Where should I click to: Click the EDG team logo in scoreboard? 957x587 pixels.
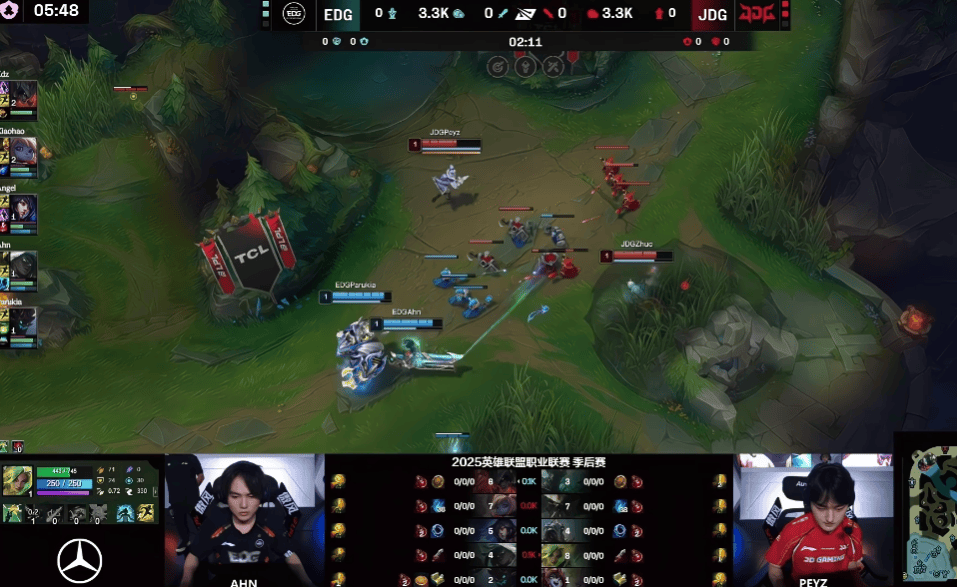pos(293,13)
